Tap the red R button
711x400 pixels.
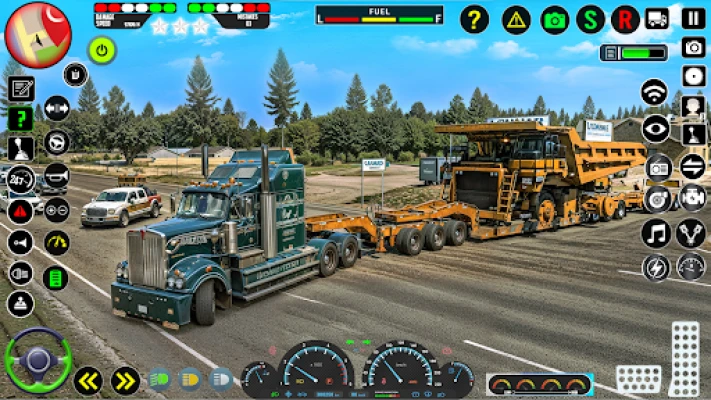click(626, 19)
